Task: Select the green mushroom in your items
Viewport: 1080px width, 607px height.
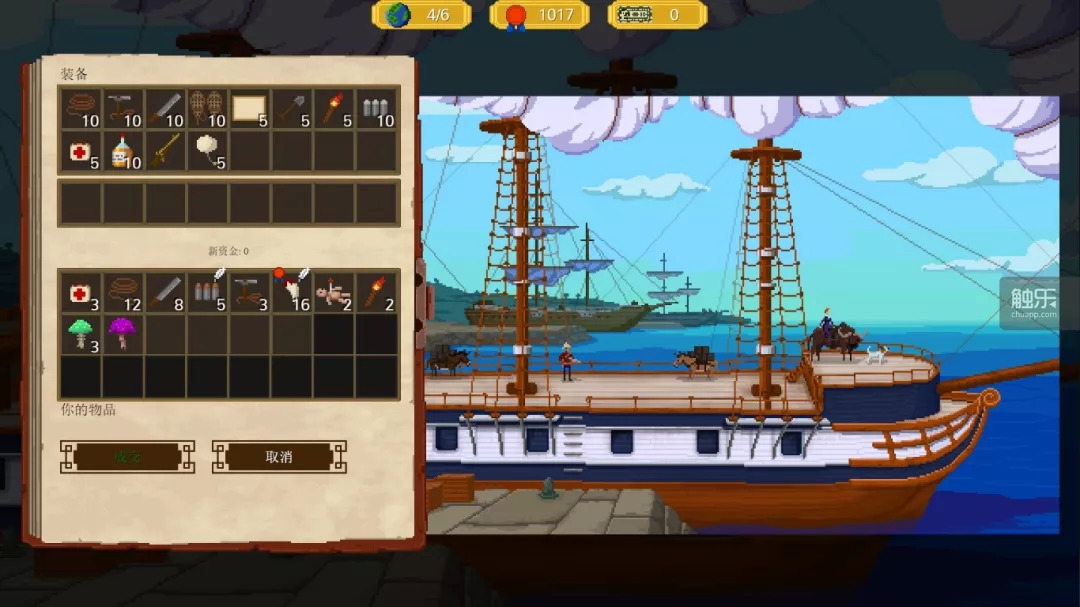Action: tap(81, 333)
